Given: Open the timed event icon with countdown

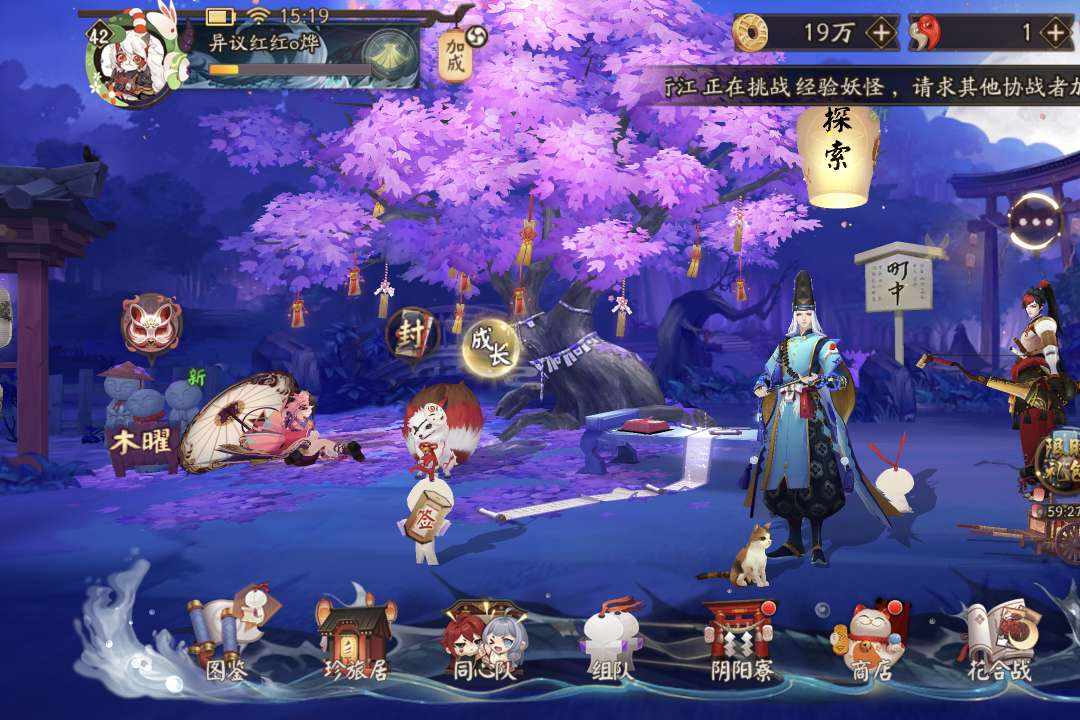Looking at the screenshot, I should coord(1060,470).
